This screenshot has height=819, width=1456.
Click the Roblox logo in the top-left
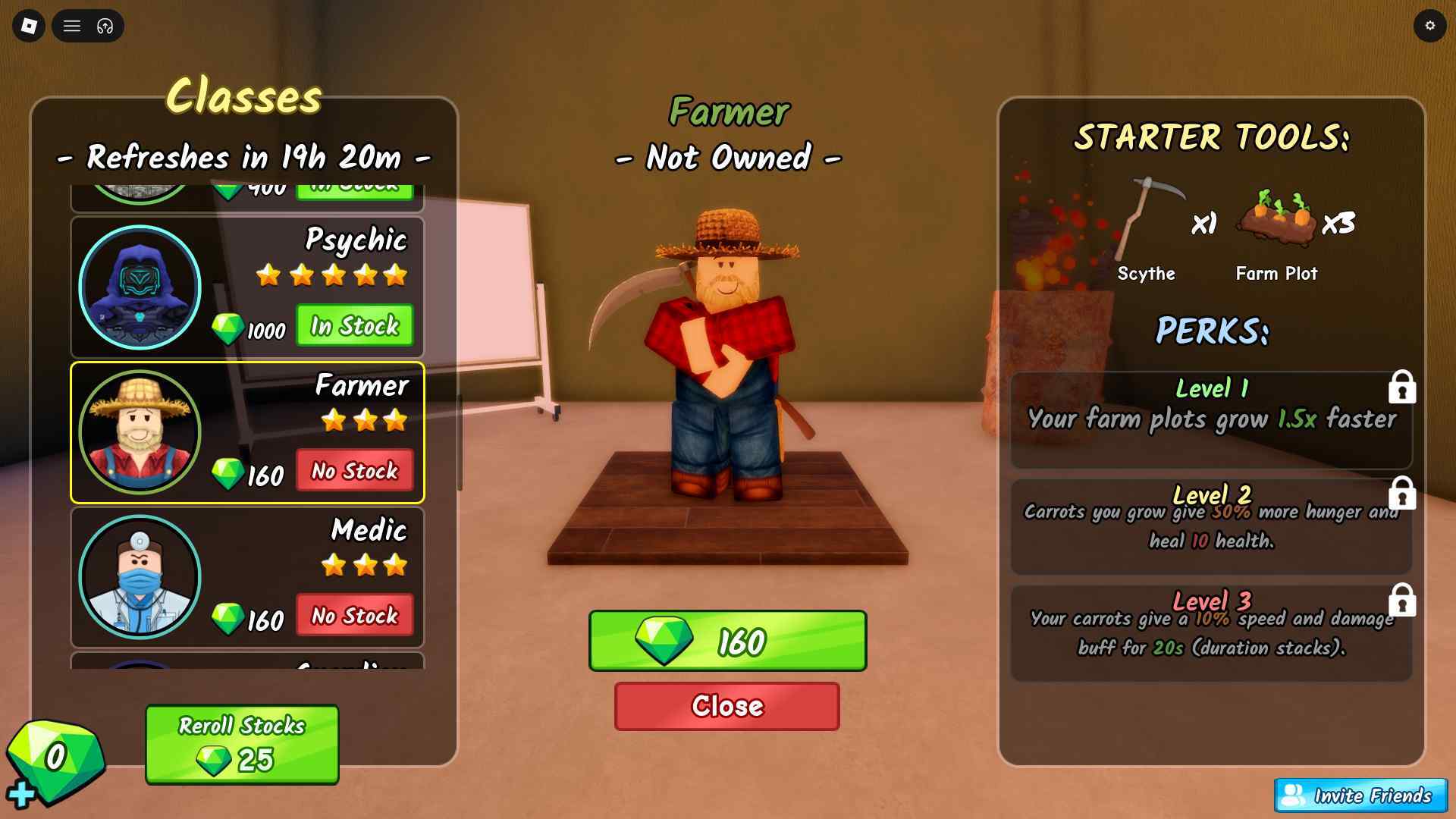point(28,26)
